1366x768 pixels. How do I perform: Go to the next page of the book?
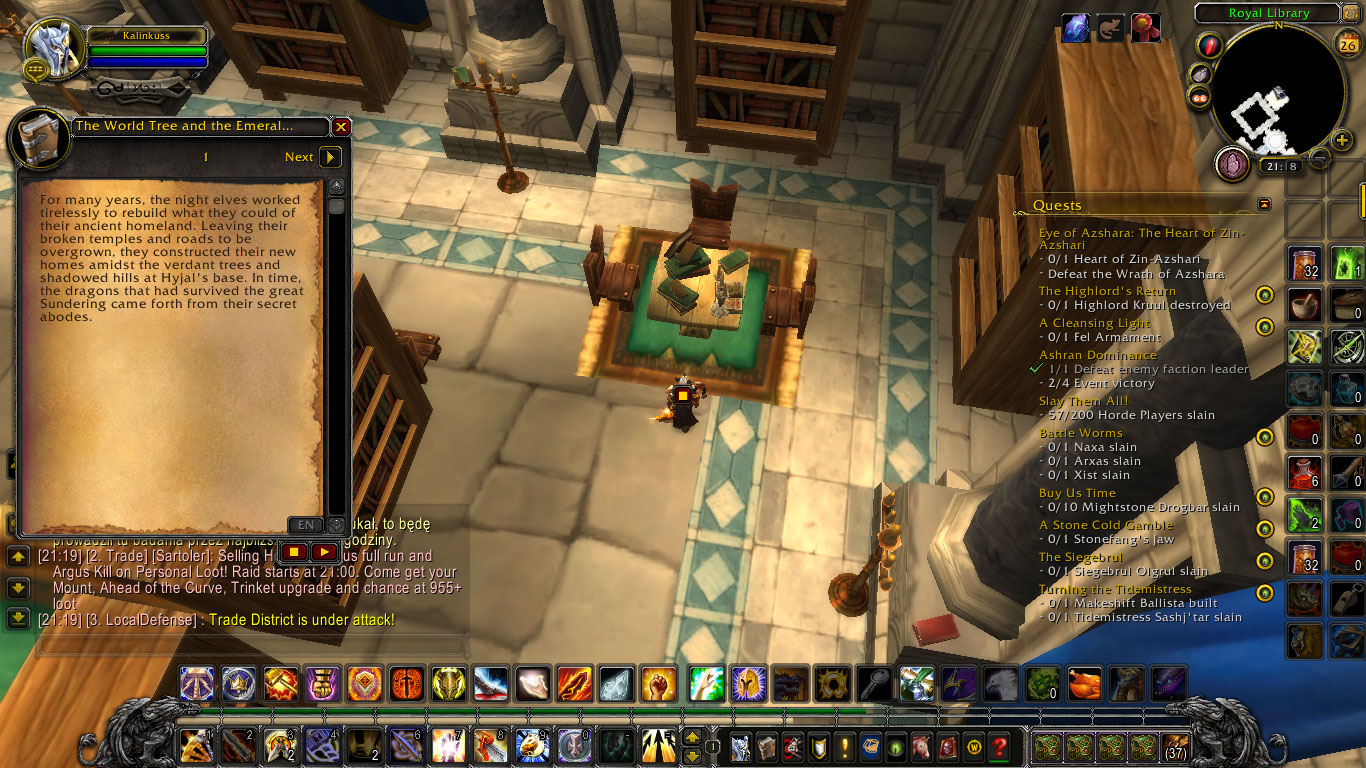[x=330, y=157]
